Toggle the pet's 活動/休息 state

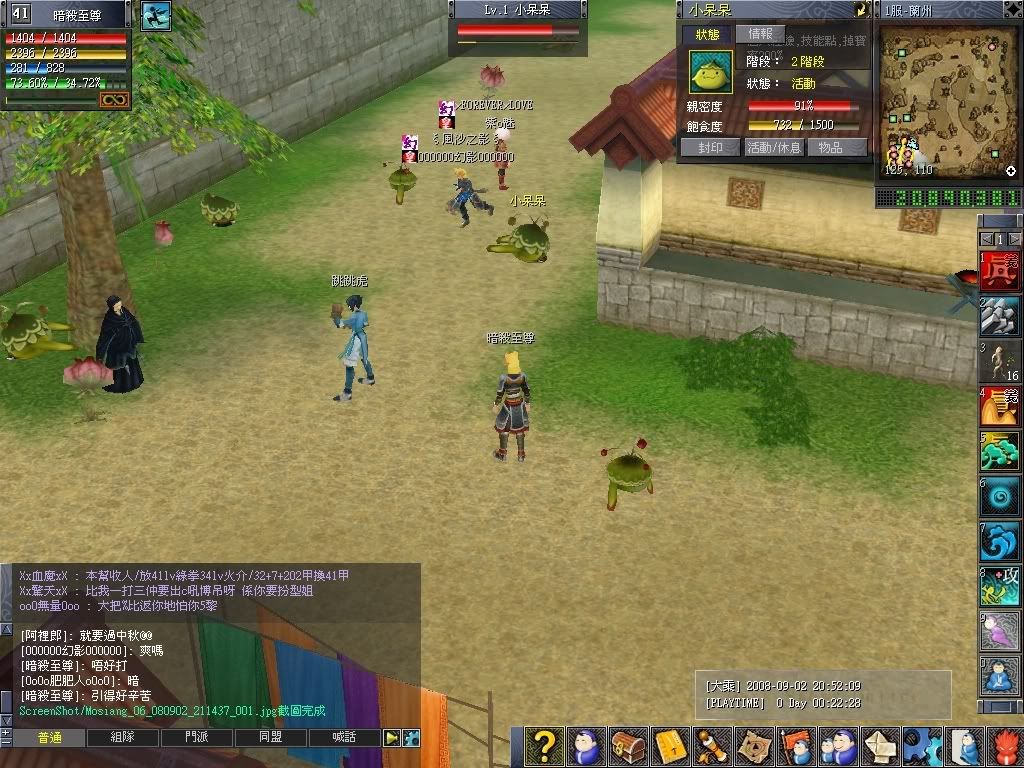774,147
